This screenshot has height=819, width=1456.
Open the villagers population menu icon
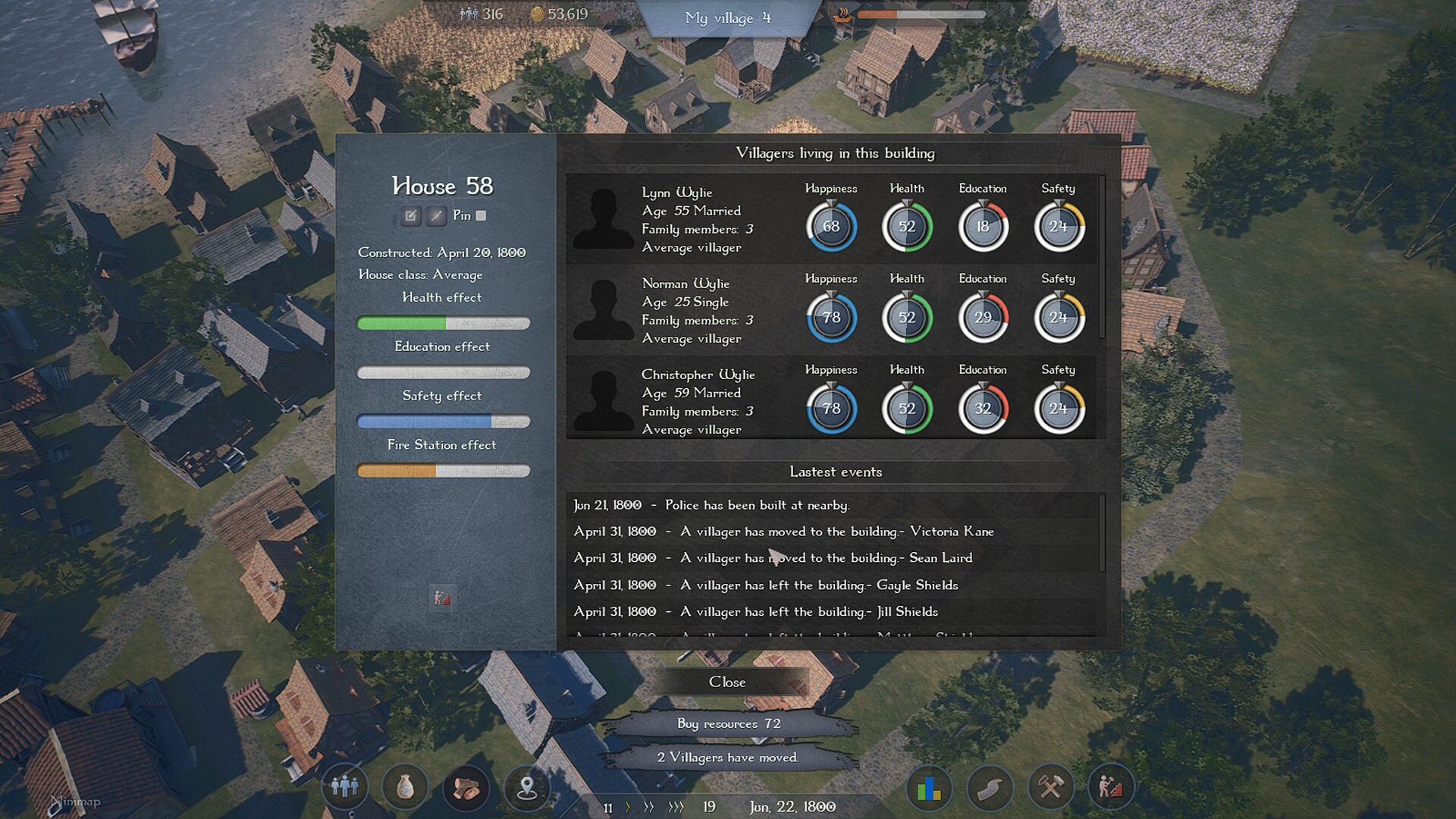pyautogui.click(x=345, y=787)
